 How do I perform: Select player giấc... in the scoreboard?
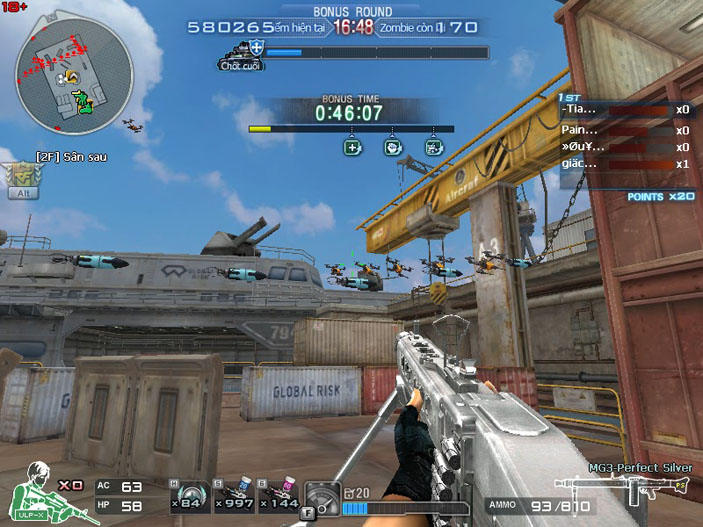(x=625, y=164)
